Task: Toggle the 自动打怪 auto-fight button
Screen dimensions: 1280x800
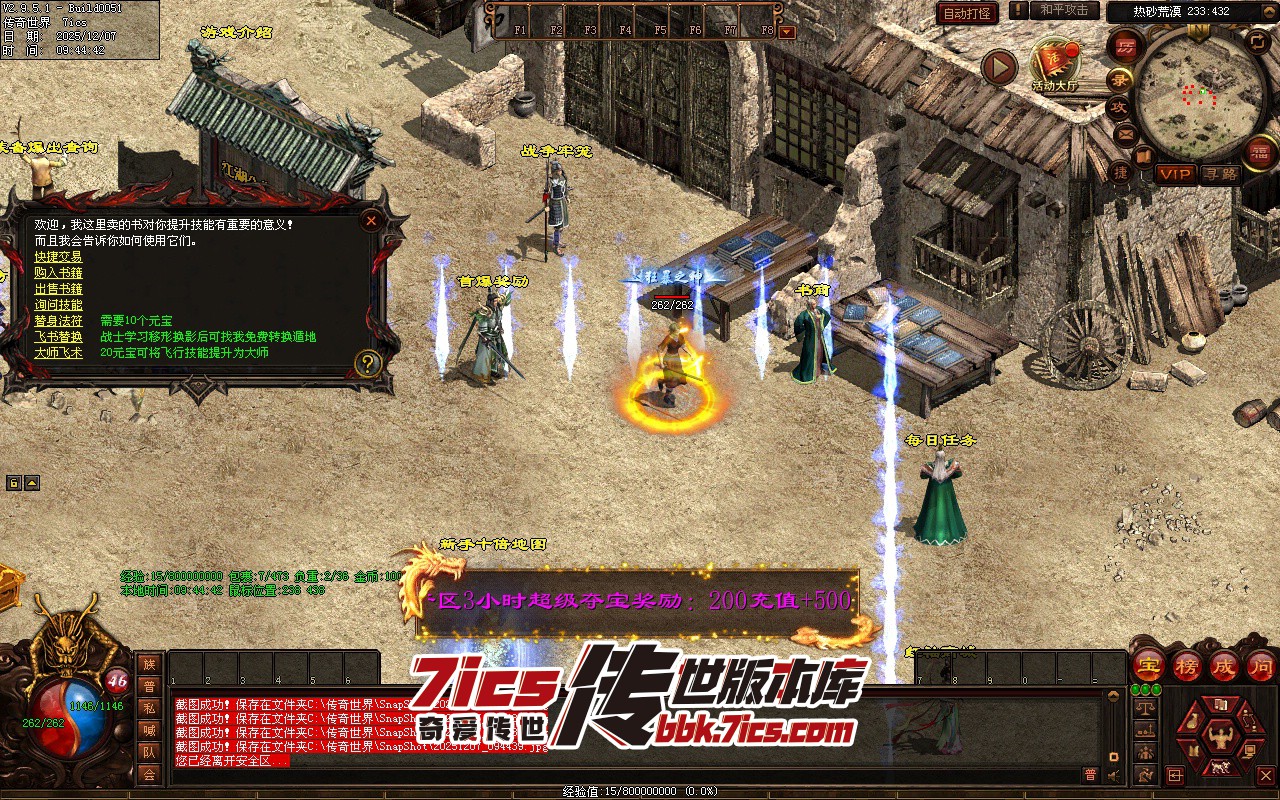Action: 967,13
